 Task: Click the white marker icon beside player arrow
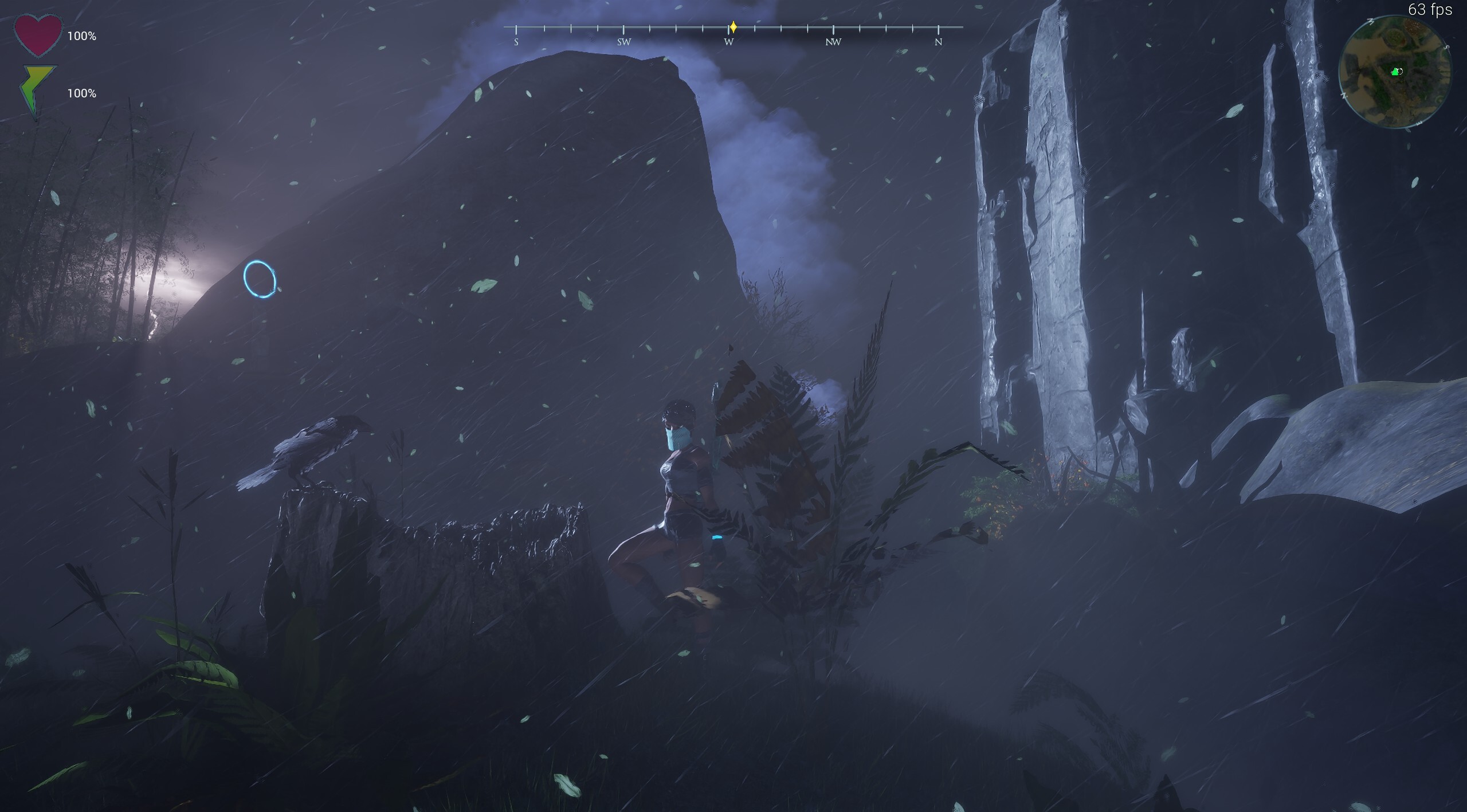[1401, 70]
